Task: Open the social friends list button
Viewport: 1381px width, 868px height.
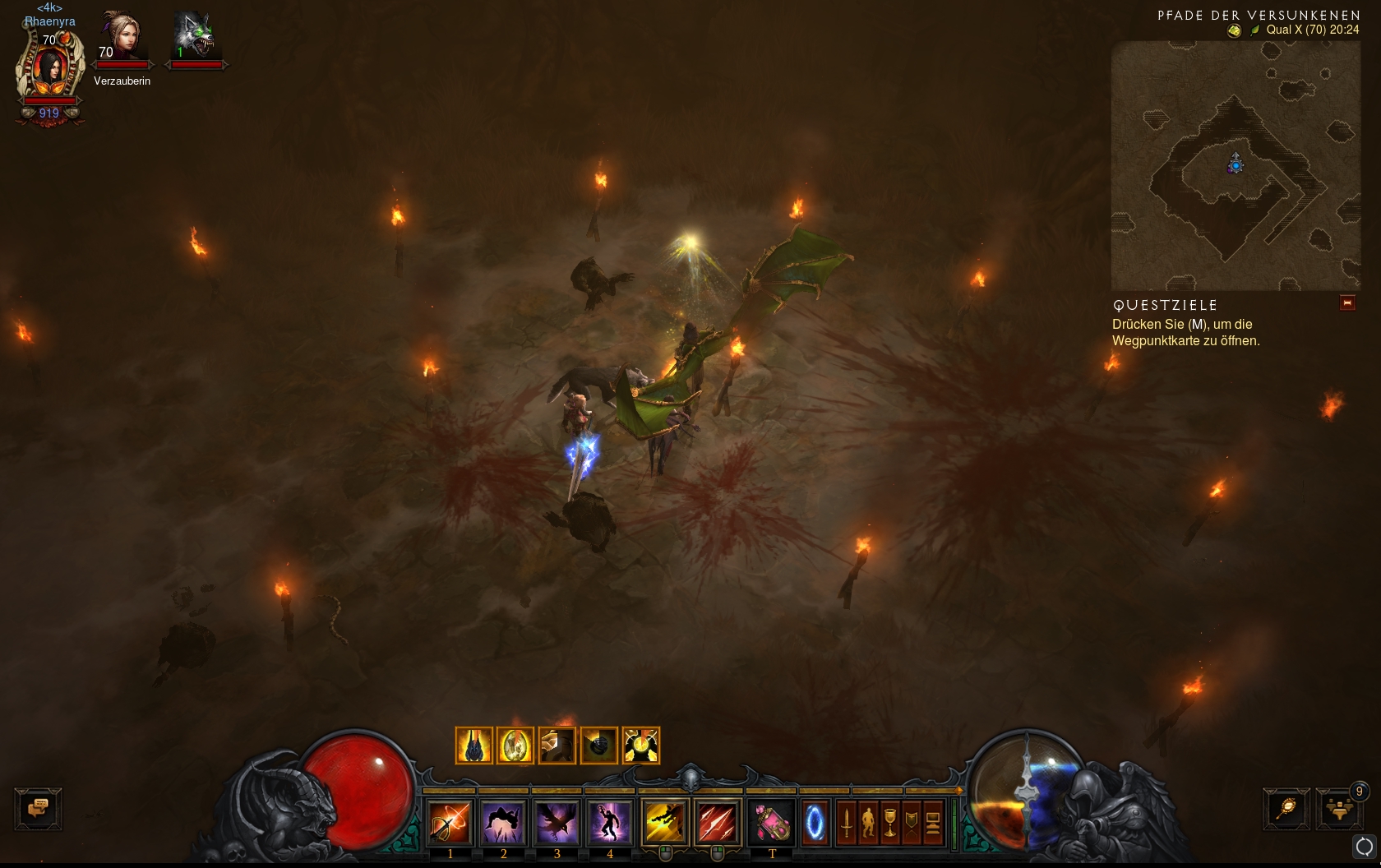Action: pos(1339,809)
